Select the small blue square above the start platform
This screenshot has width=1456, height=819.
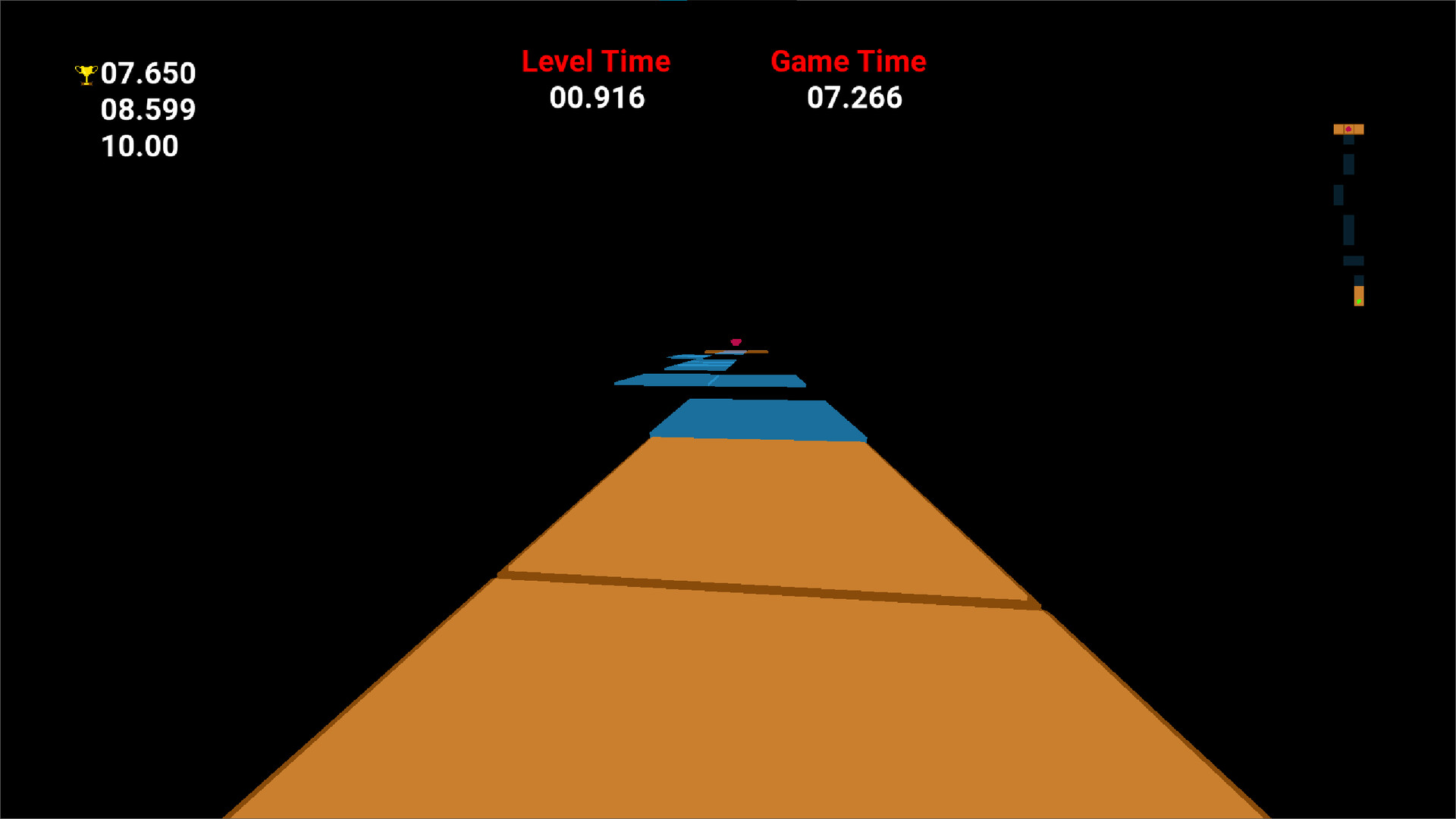coord(1359,280)
